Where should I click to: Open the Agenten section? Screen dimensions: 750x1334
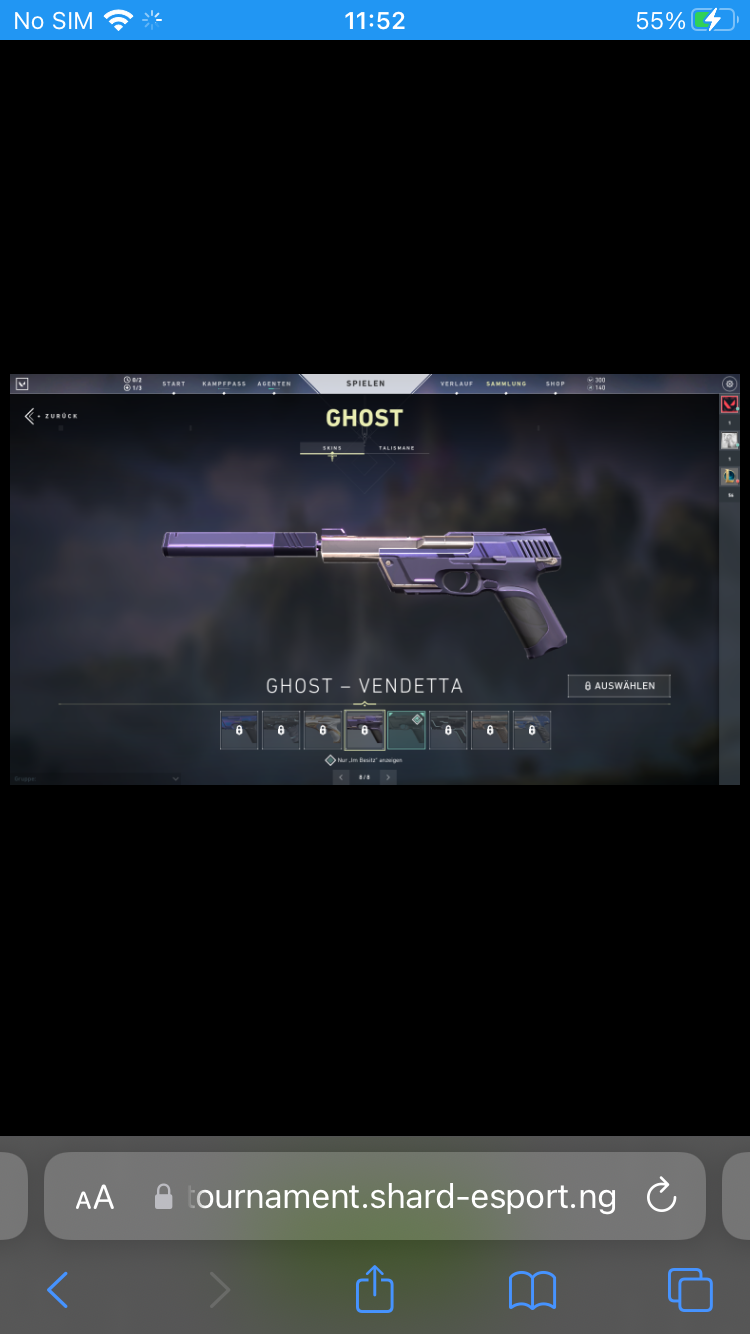pos(274,384)
